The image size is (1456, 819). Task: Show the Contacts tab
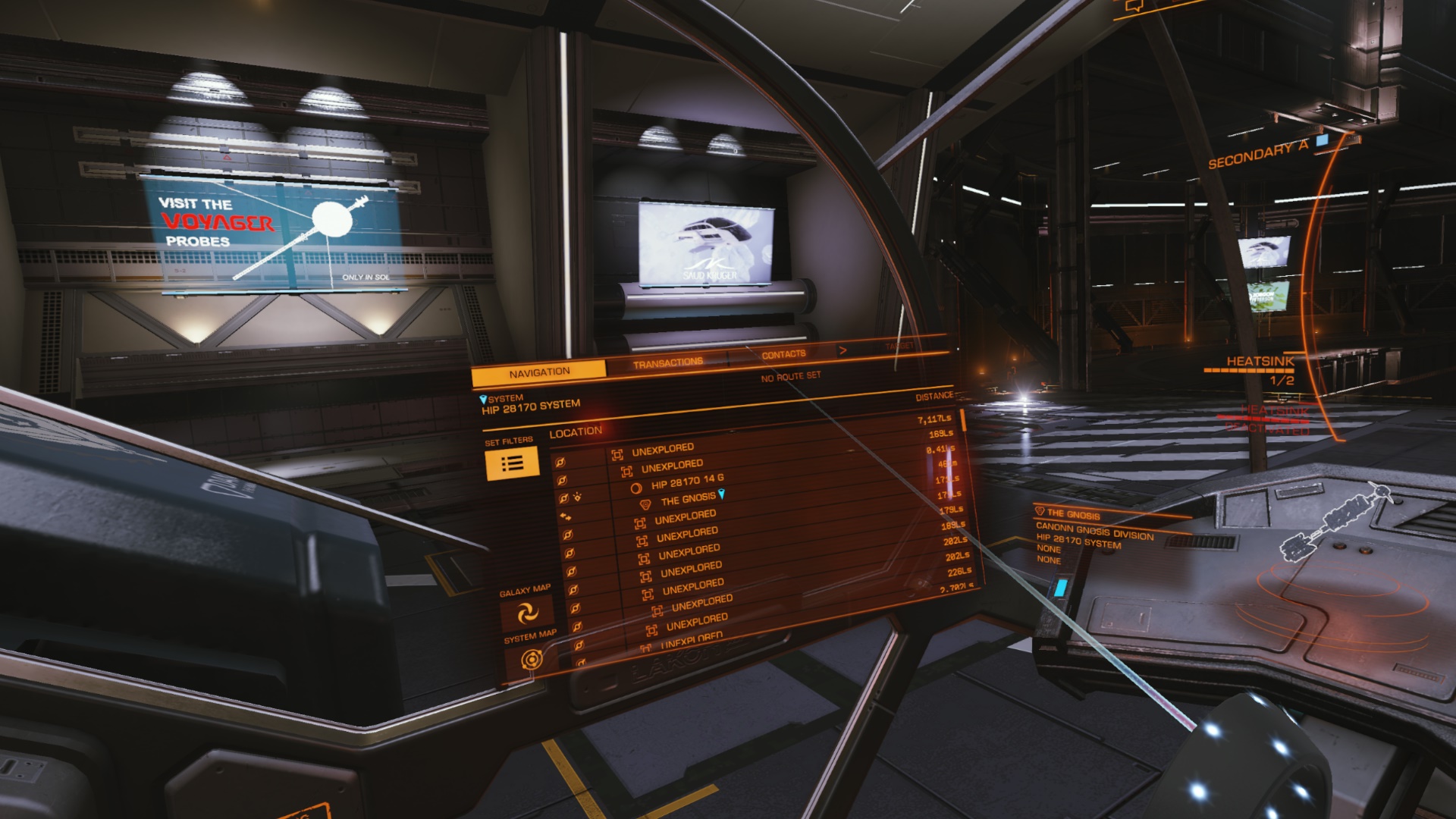point(783,354)
